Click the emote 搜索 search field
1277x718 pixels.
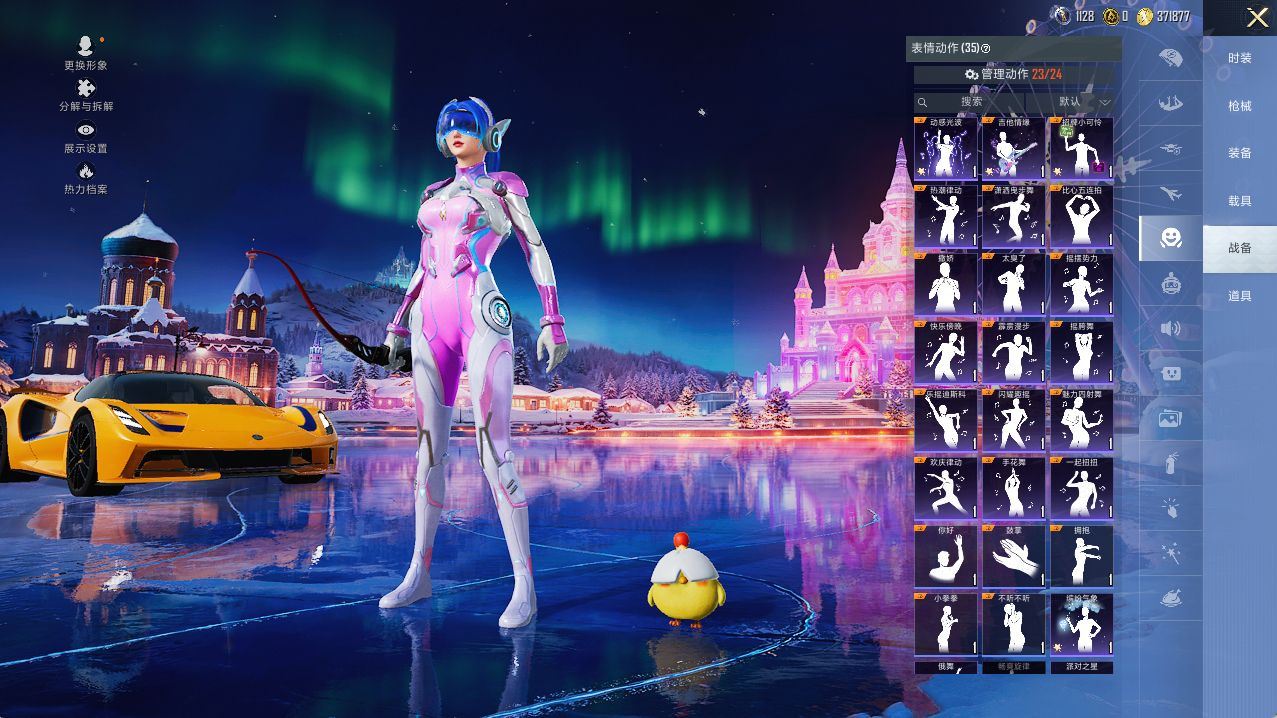coord(968,102)
